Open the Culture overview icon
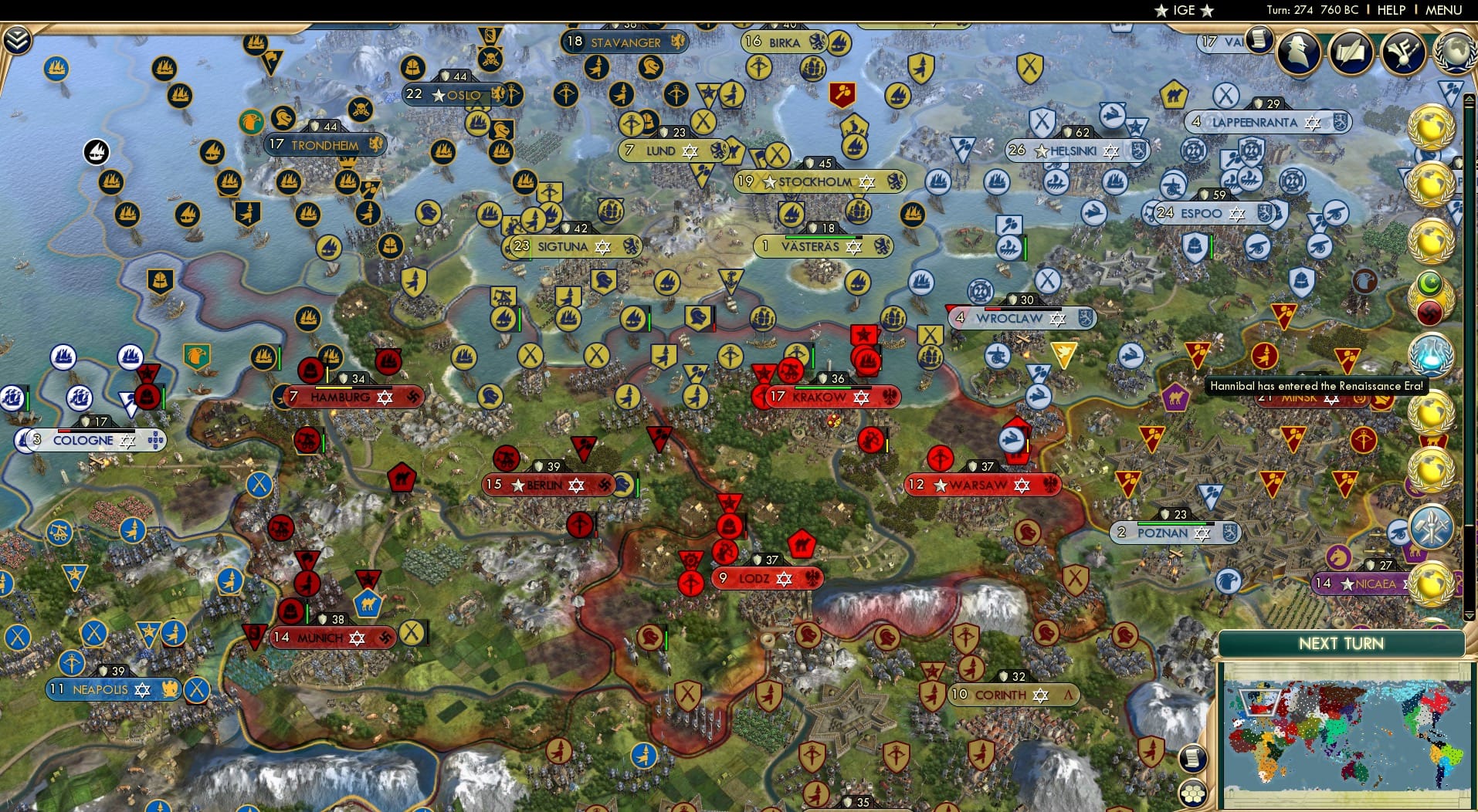 [x=1402, y=53]
